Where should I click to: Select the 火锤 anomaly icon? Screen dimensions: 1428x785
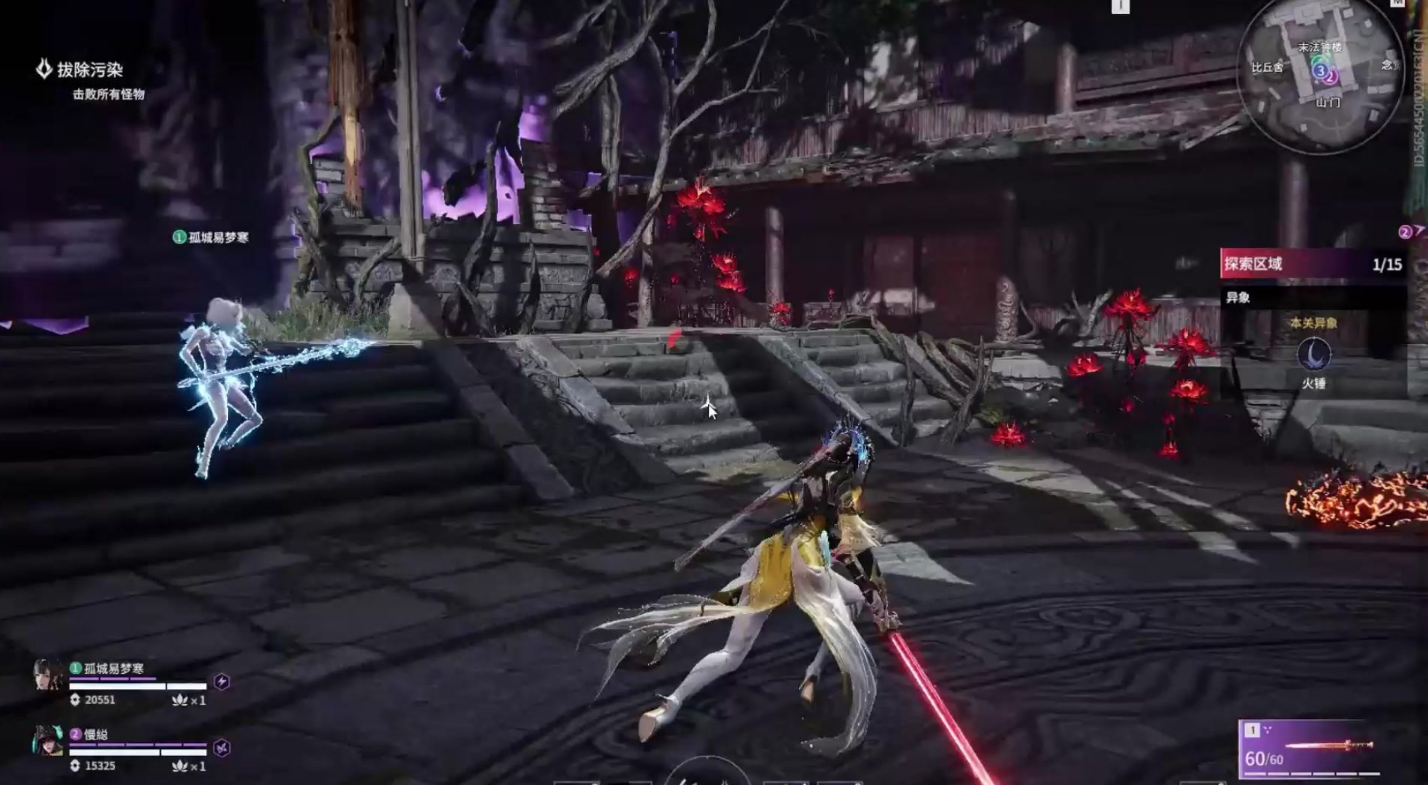[x=1313, y=355]
